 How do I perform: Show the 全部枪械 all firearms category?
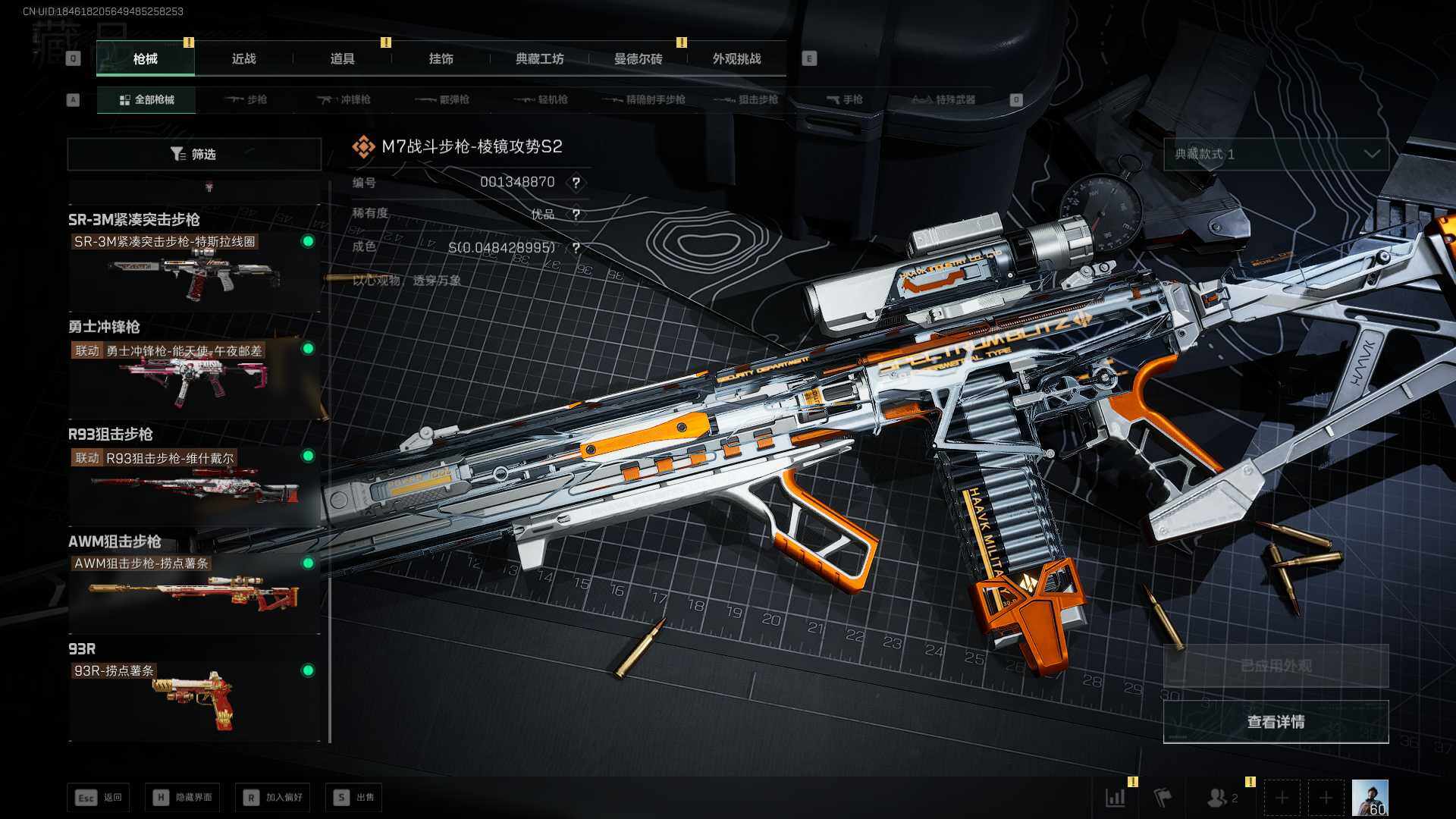(146, 99)
